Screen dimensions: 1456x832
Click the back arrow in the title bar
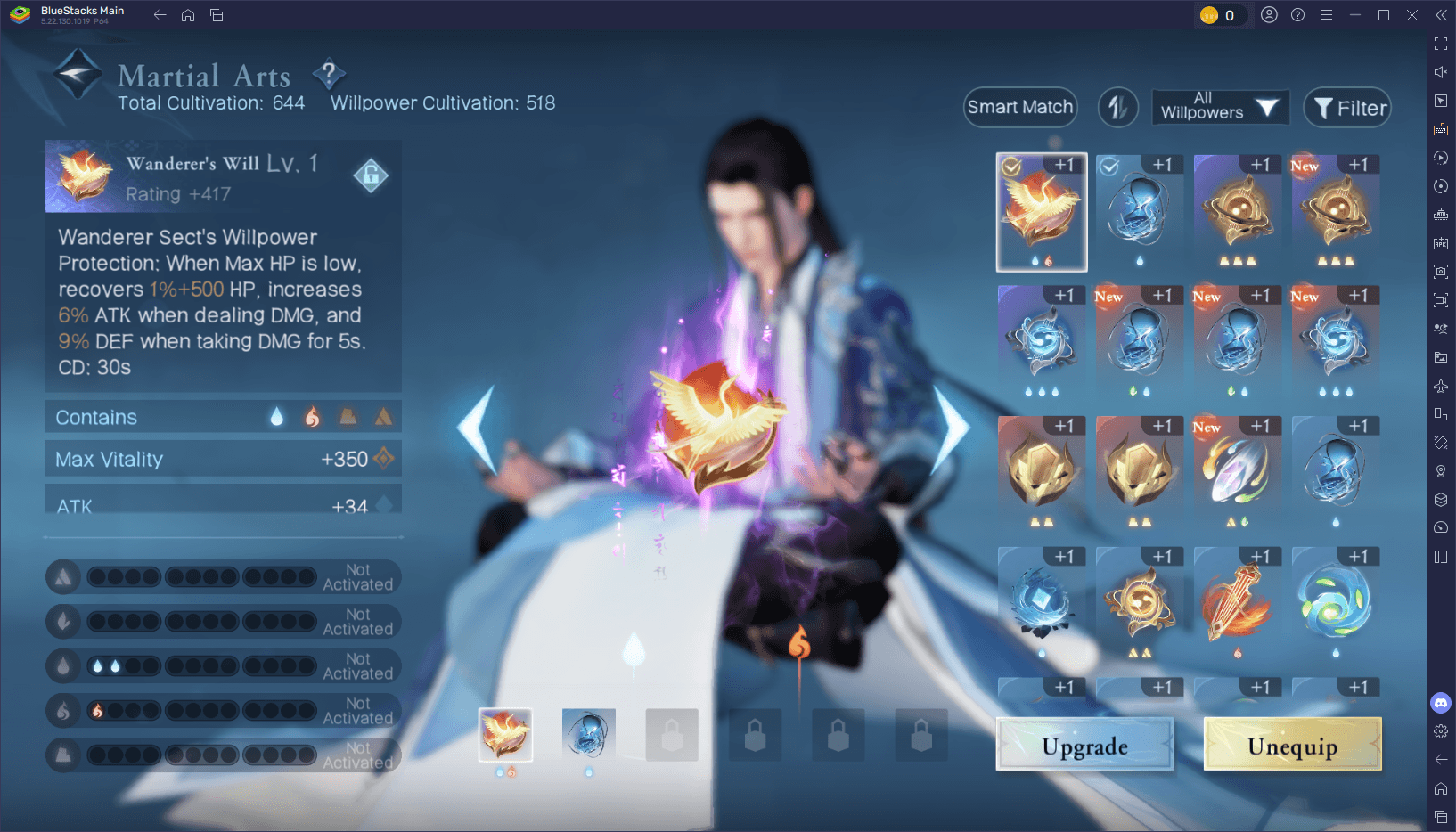160,15
